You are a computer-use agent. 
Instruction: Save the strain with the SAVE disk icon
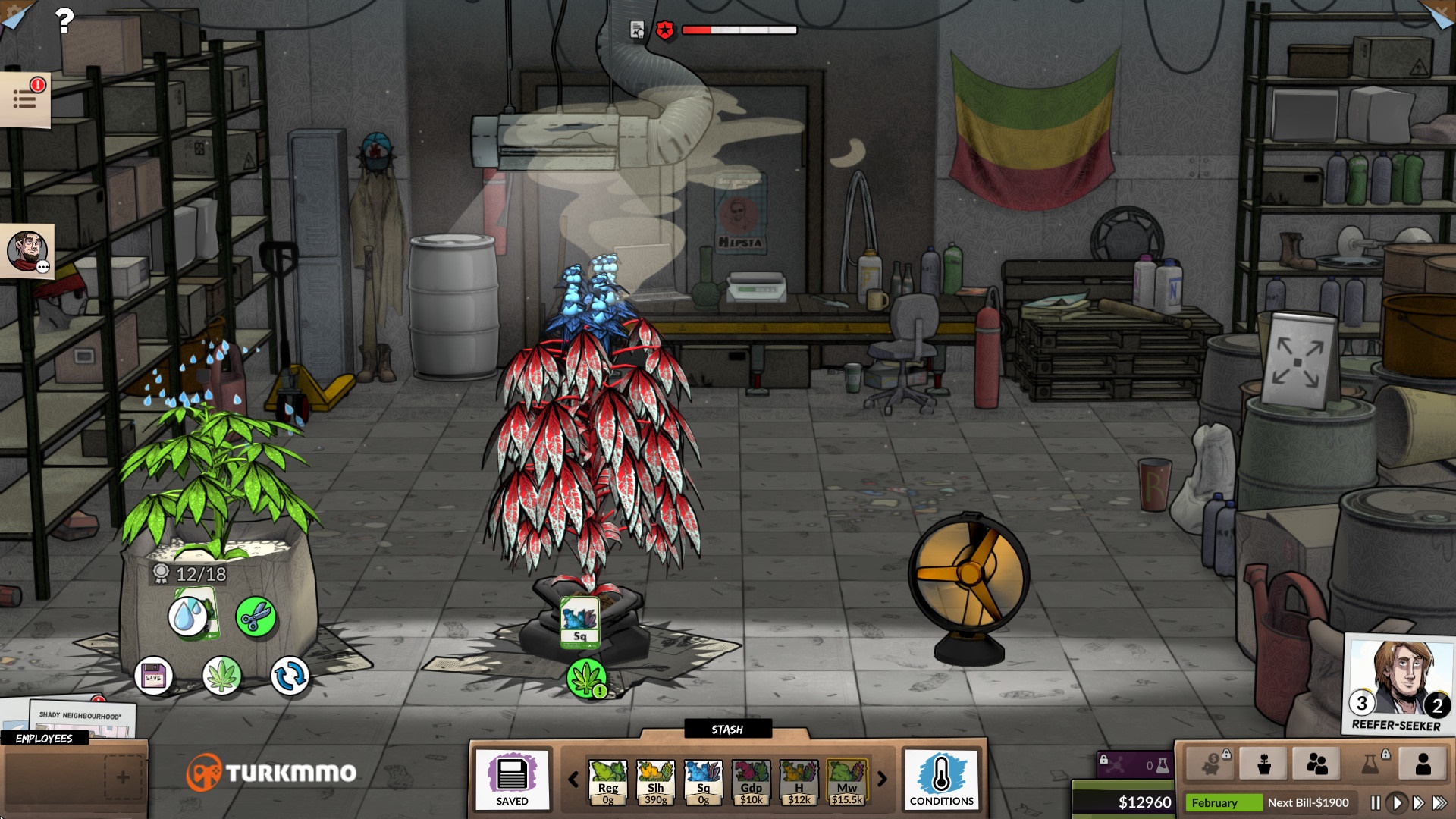pyautogui.click(x=154, y=676)
